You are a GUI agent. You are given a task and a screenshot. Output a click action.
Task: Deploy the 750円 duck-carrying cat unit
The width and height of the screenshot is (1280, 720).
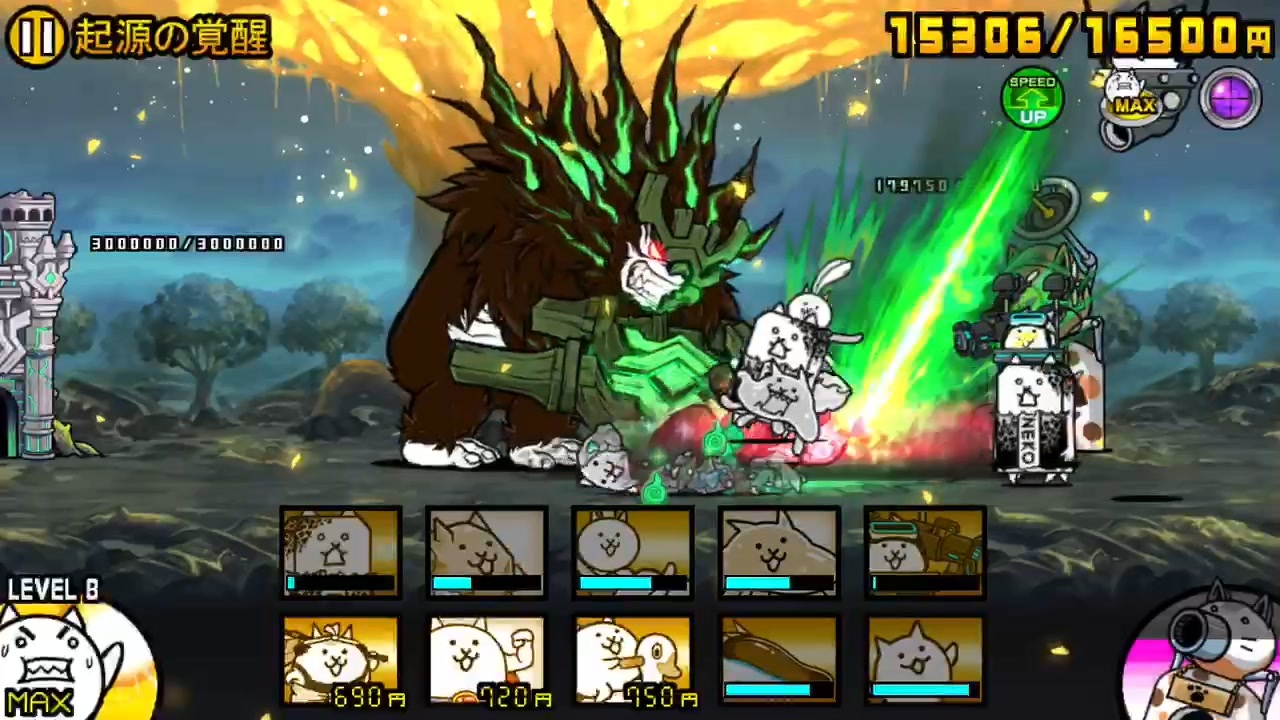tap(633, 660)
